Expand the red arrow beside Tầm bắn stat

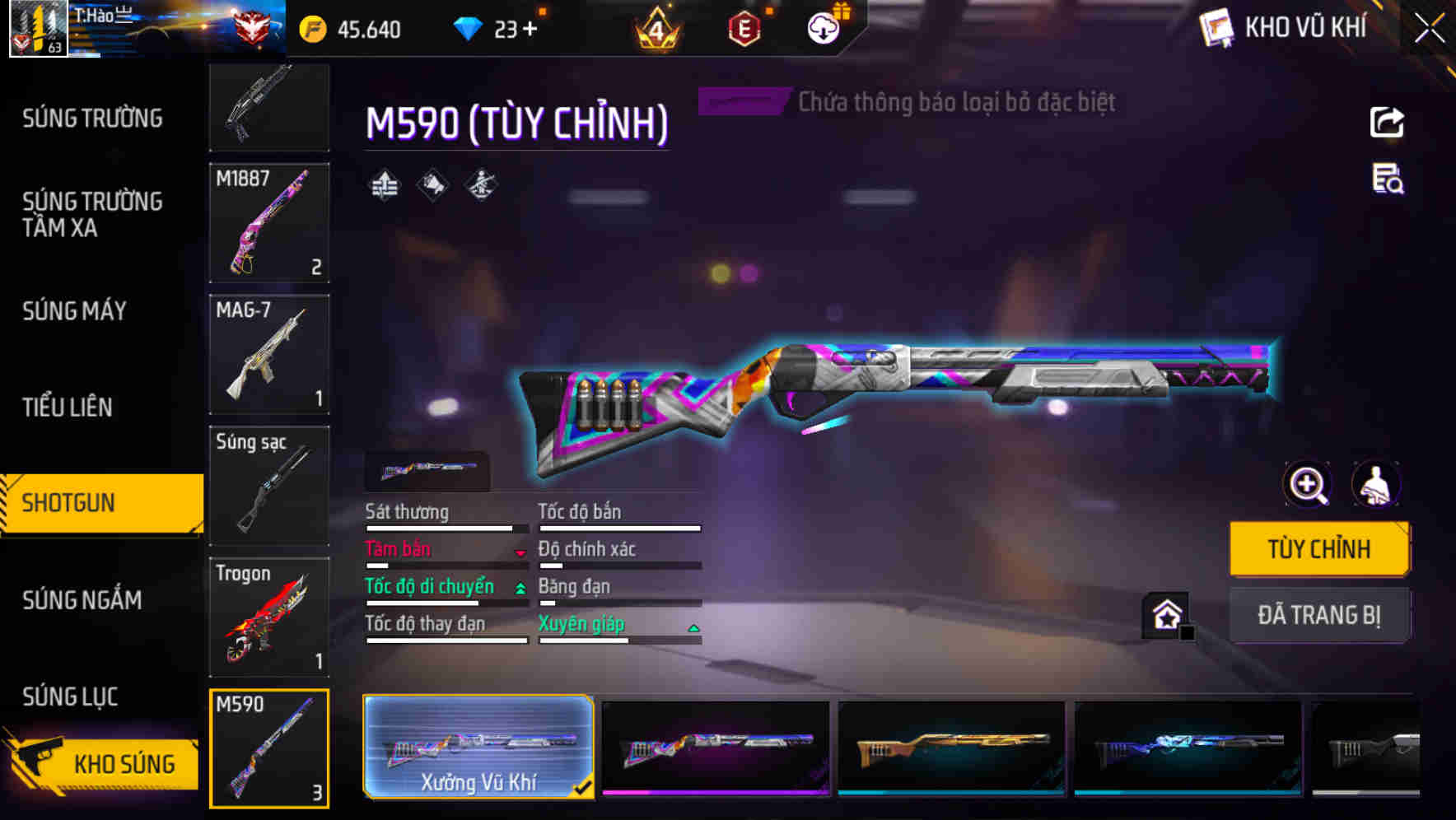[520, 554]
